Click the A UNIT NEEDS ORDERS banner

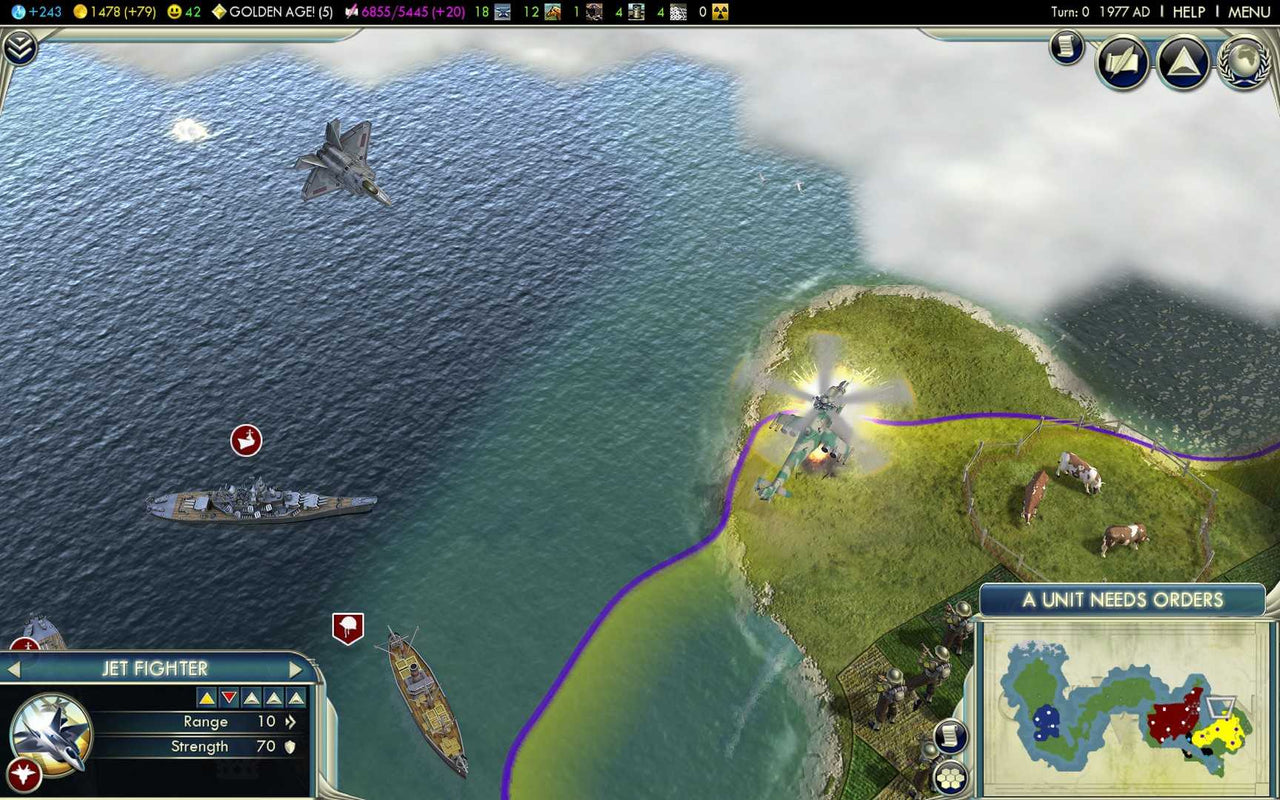point(1123,600)
